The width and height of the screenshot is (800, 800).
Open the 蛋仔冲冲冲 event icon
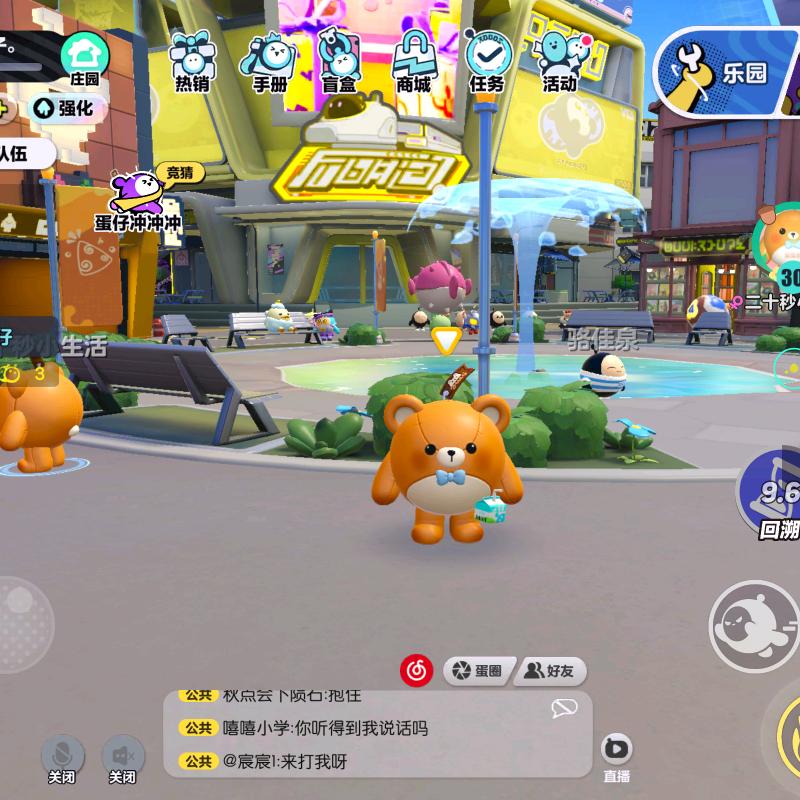click(x=140, y=200)
